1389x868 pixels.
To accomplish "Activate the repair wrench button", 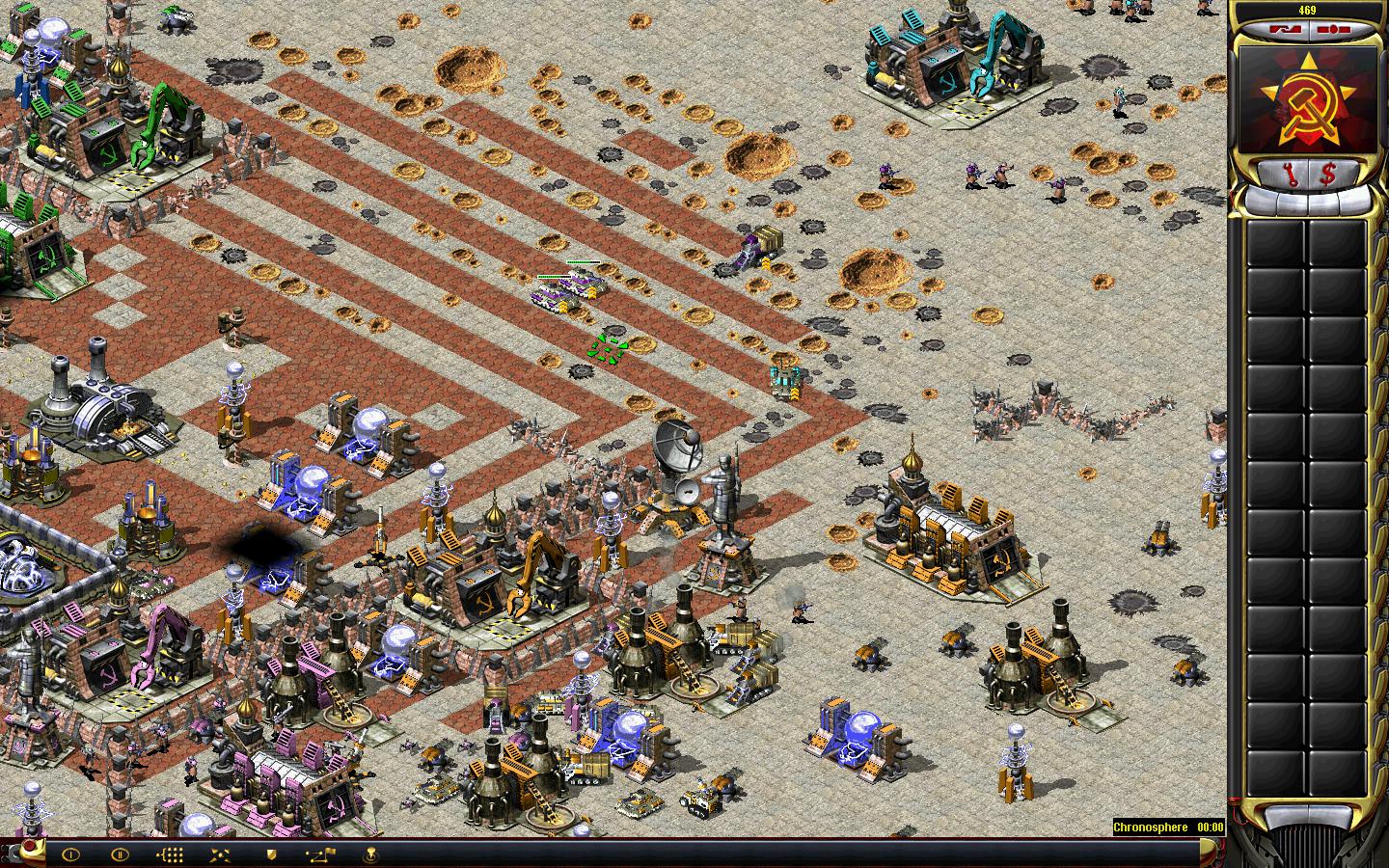I will (x=1285, y=174).
